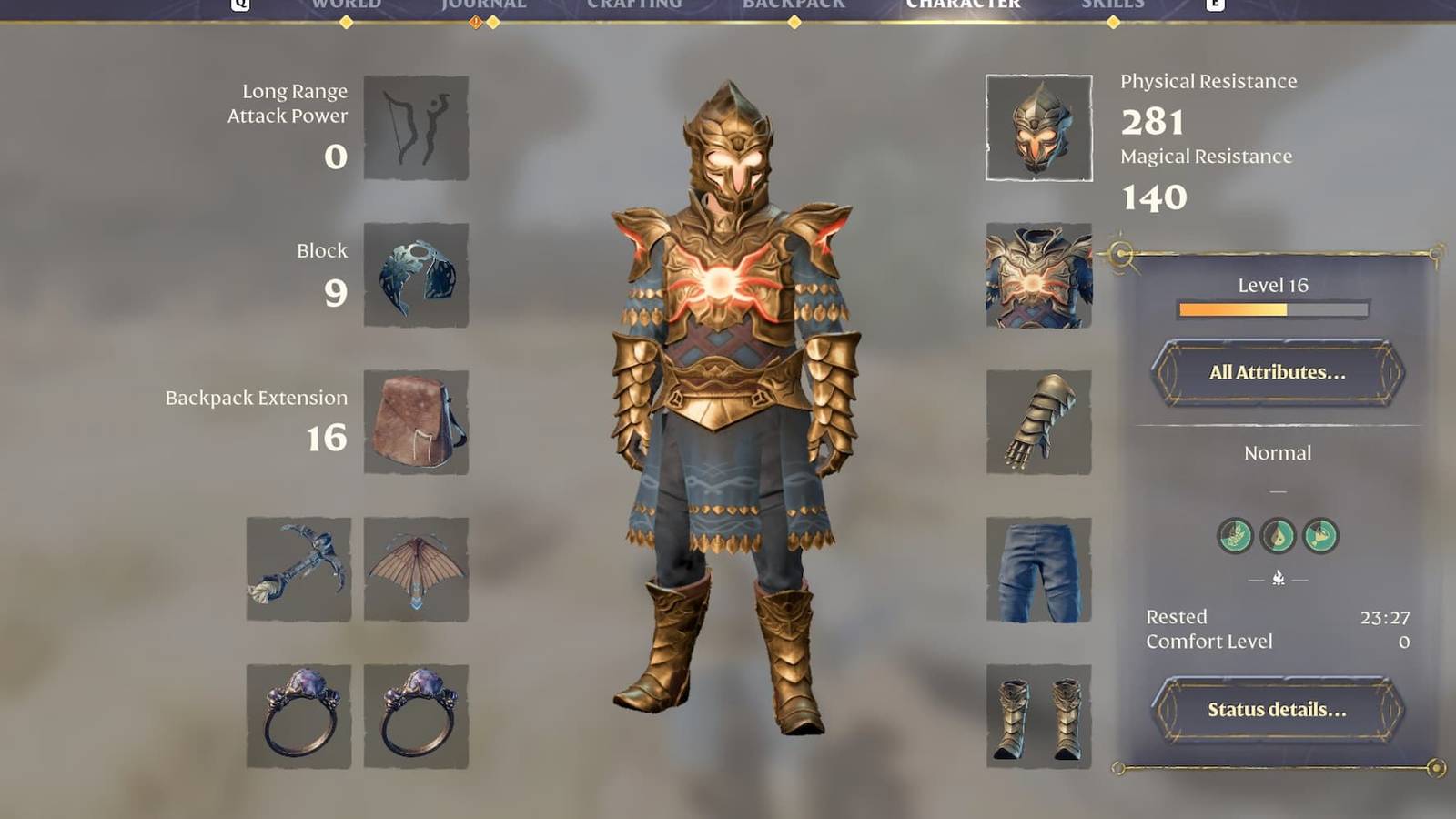
Task: Select the gauntlets equipment slot
Action: [1038, 421]
